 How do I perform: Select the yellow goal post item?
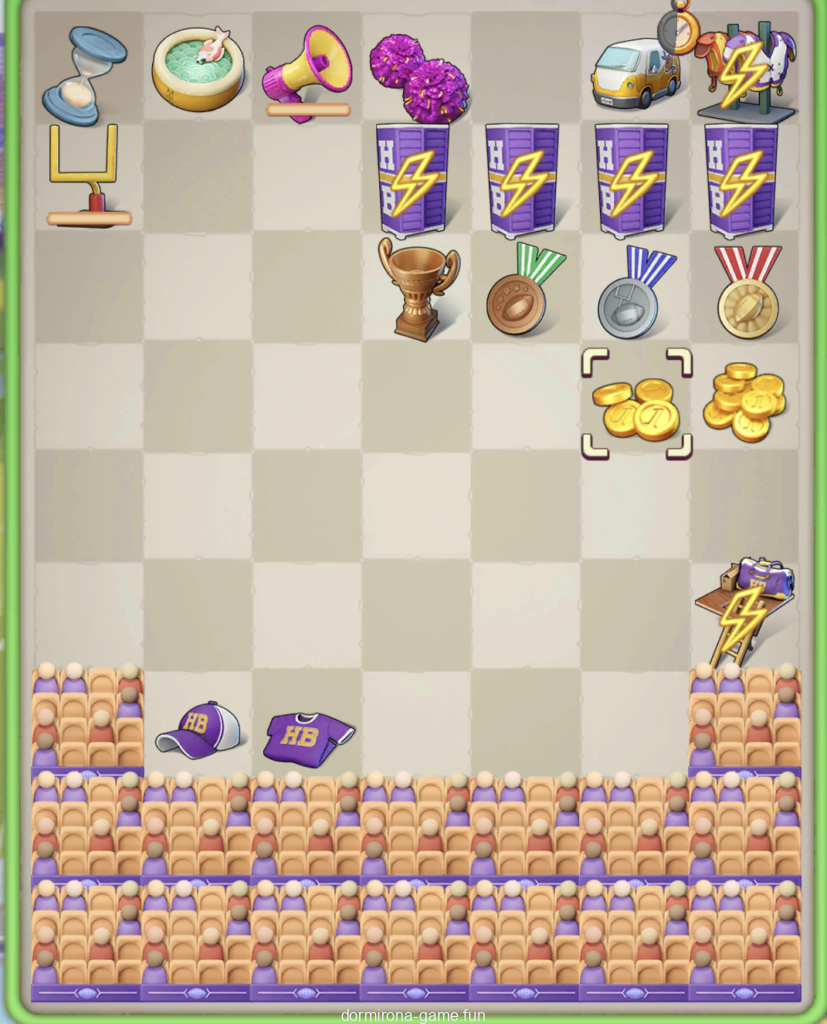[86, 174]
